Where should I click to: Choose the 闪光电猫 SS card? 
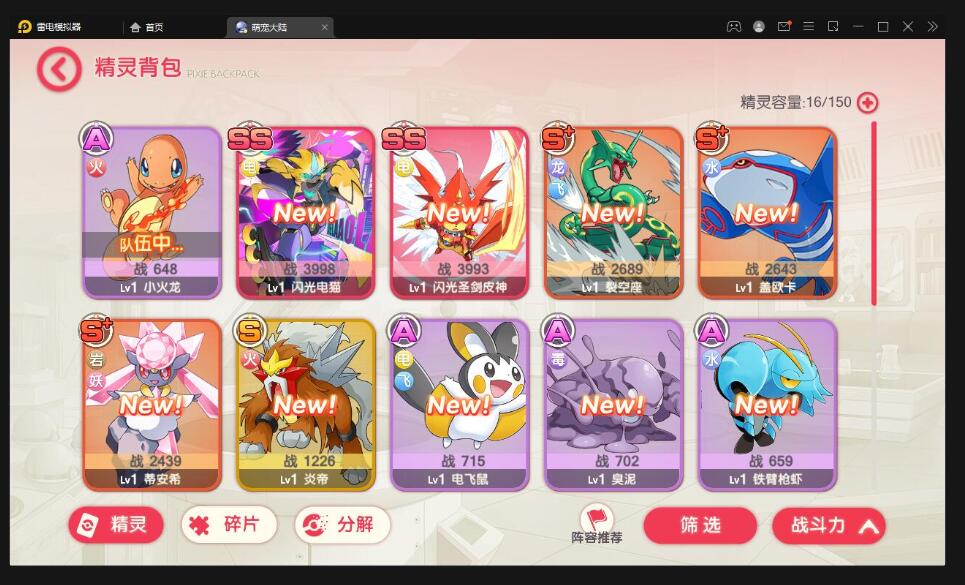point(305,212)
